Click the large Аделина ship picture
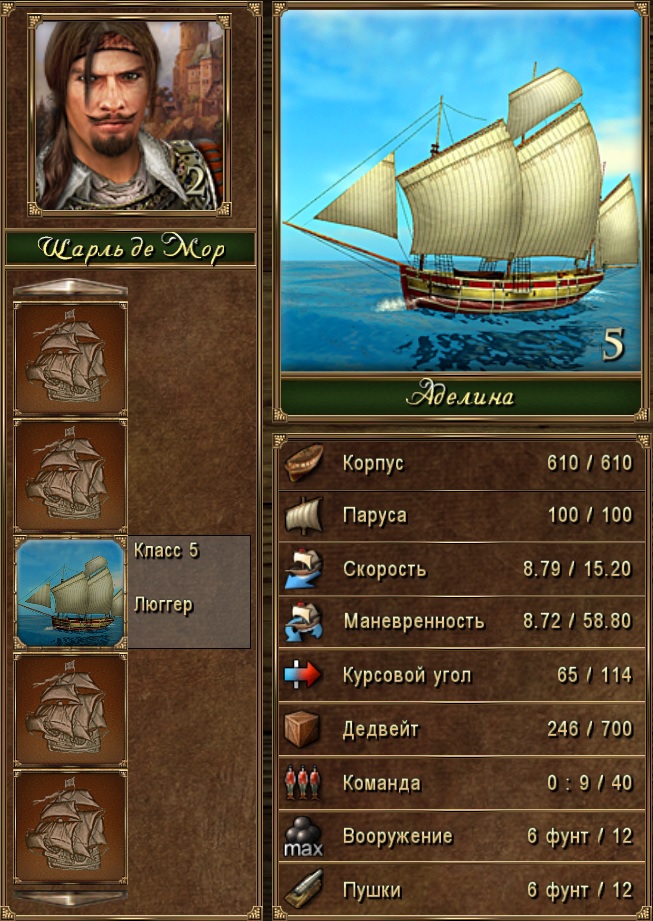 (460, 190)
